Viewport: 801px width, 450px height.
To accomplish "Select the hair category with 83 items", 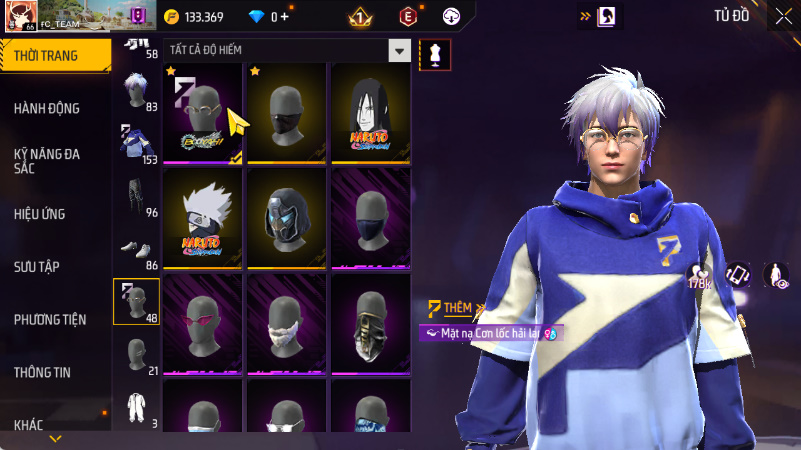I will click(x=138, y=92).
